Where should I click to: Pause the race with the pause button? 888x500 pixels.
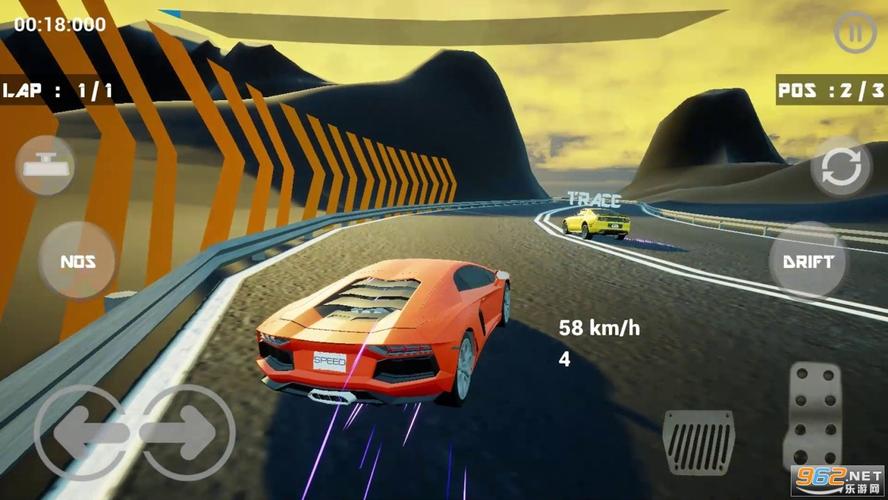click(x=854, y=33)
